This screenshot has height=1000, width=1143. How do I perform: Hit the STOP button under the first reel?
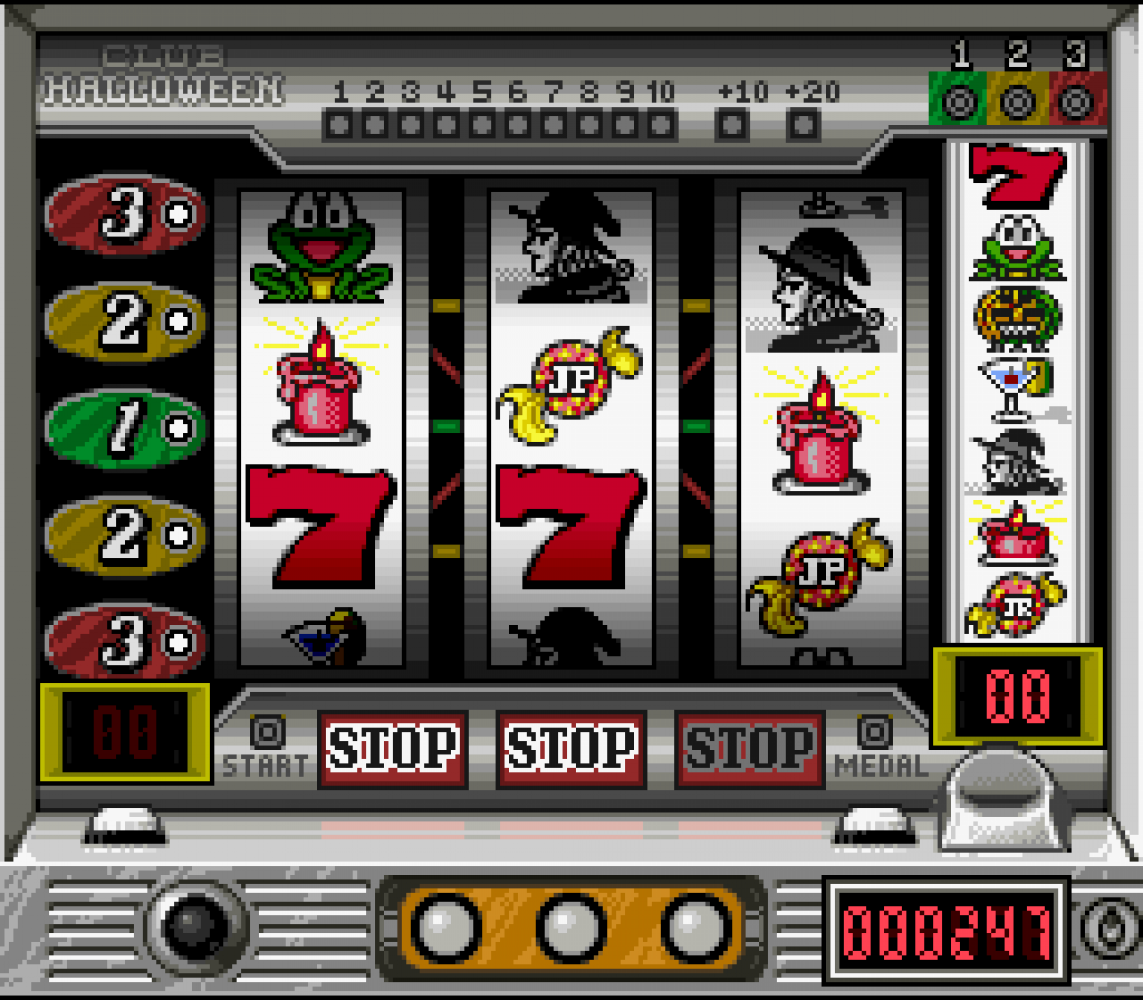click(392, 748)
